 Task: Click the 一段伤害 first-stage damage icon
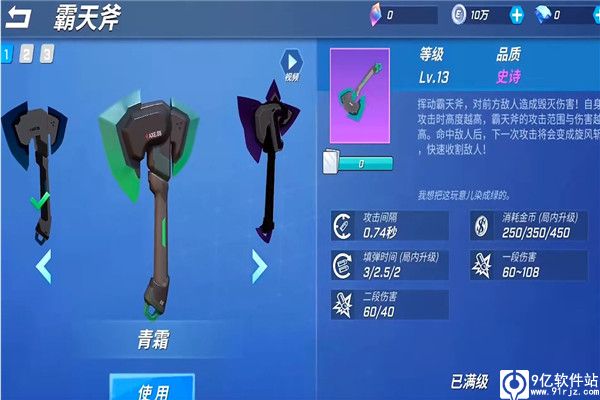tap(480, 265)
